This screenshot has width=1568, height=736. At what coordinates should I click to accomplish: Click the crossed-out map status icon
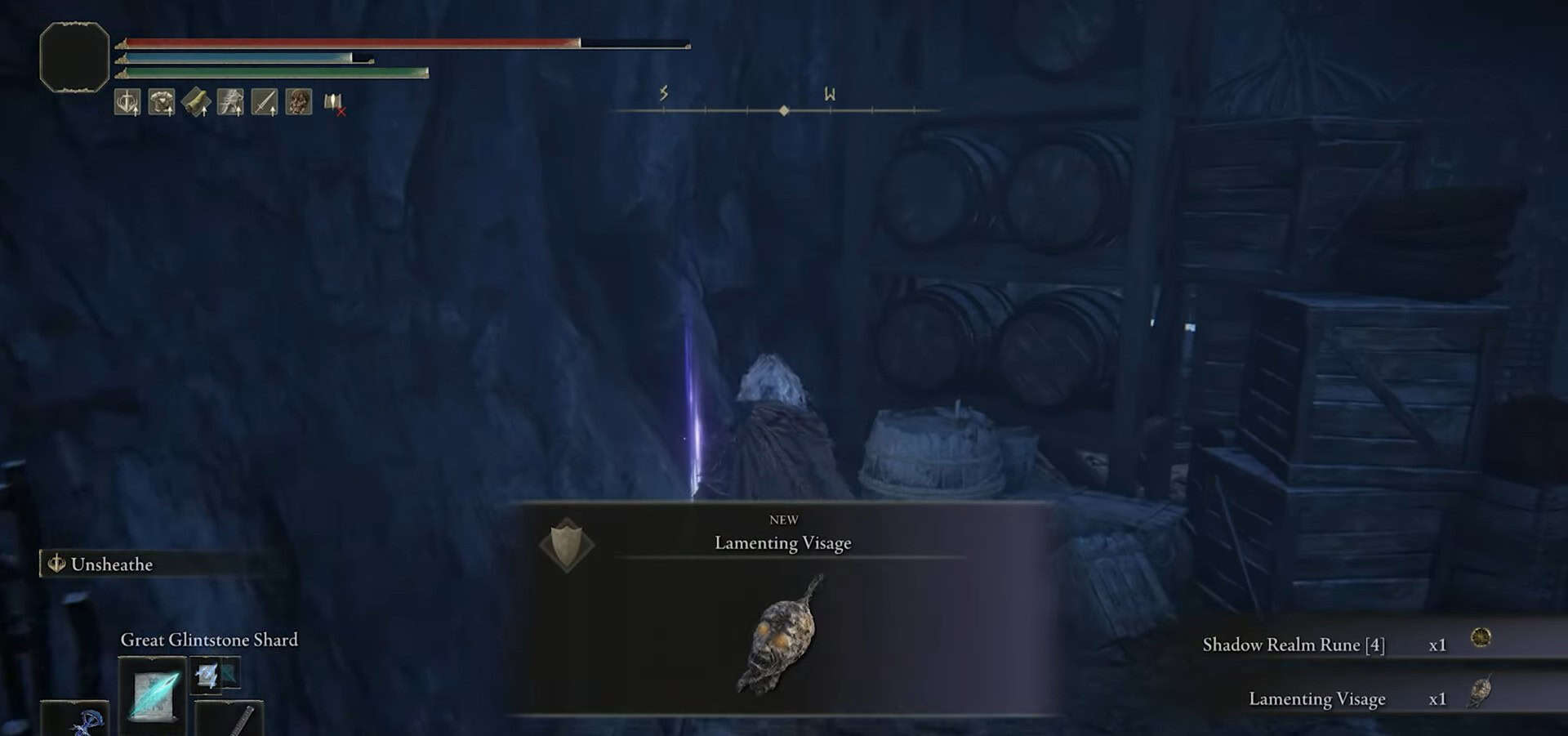333,103
